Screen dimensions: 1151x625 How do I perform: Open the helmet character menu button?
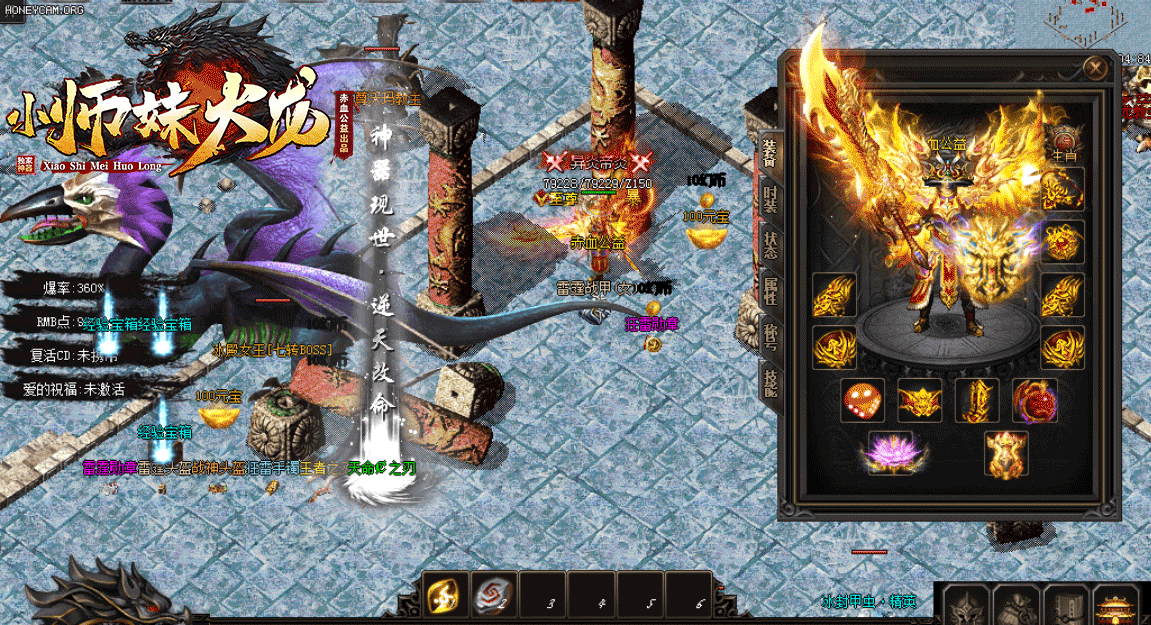tap(965, 606)
